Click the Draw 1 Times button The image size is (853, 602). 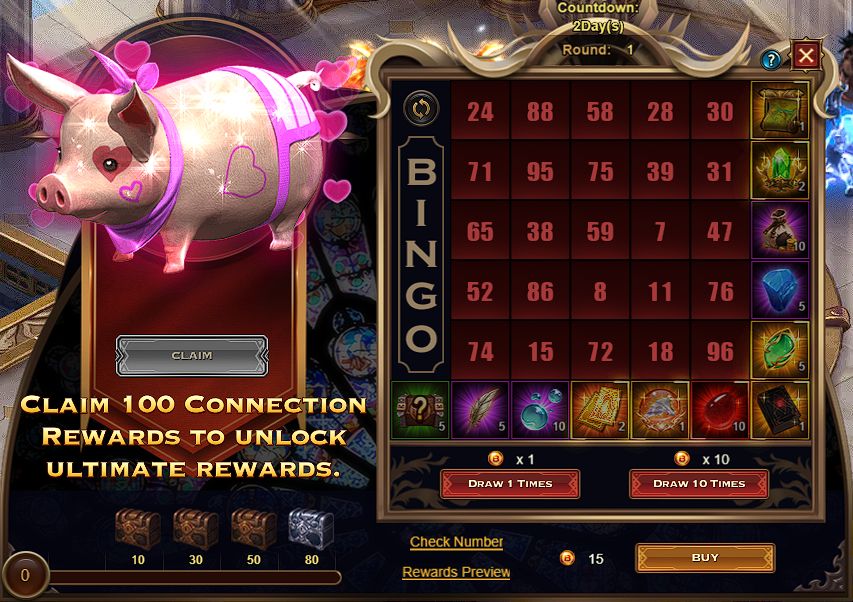(510, 483)
